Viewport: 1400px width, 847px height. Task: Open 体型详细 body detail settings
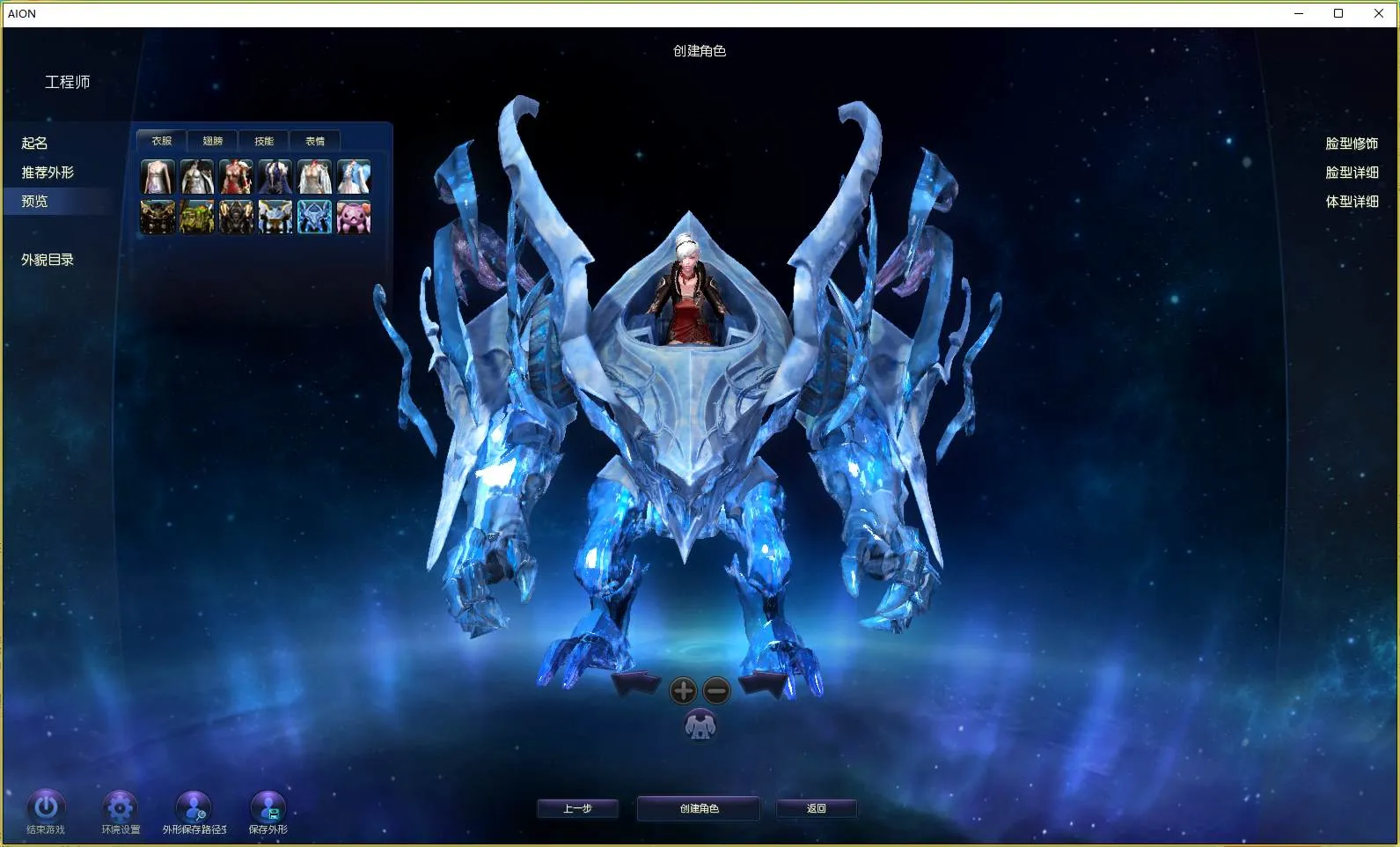pos(1352,202)
